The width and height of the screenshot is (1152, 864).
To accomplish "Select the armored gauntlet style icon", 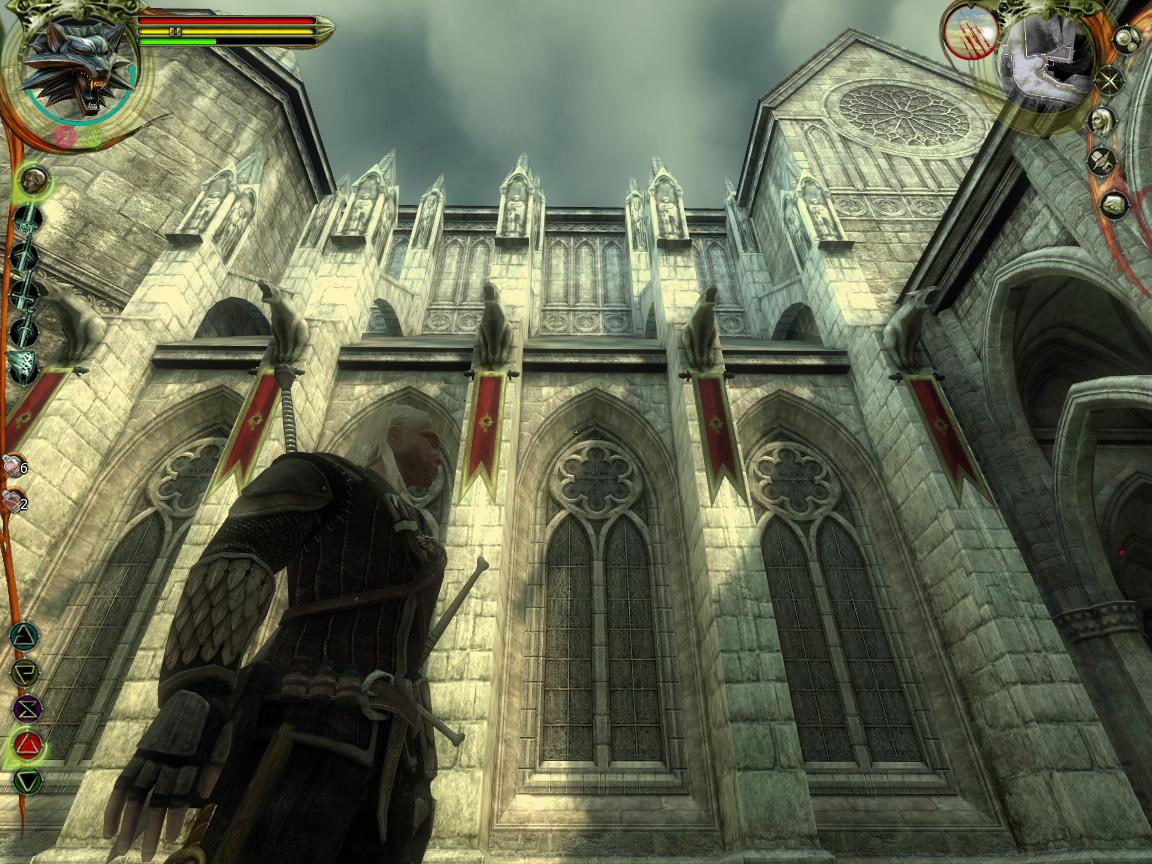I will (x=23, y=367).
